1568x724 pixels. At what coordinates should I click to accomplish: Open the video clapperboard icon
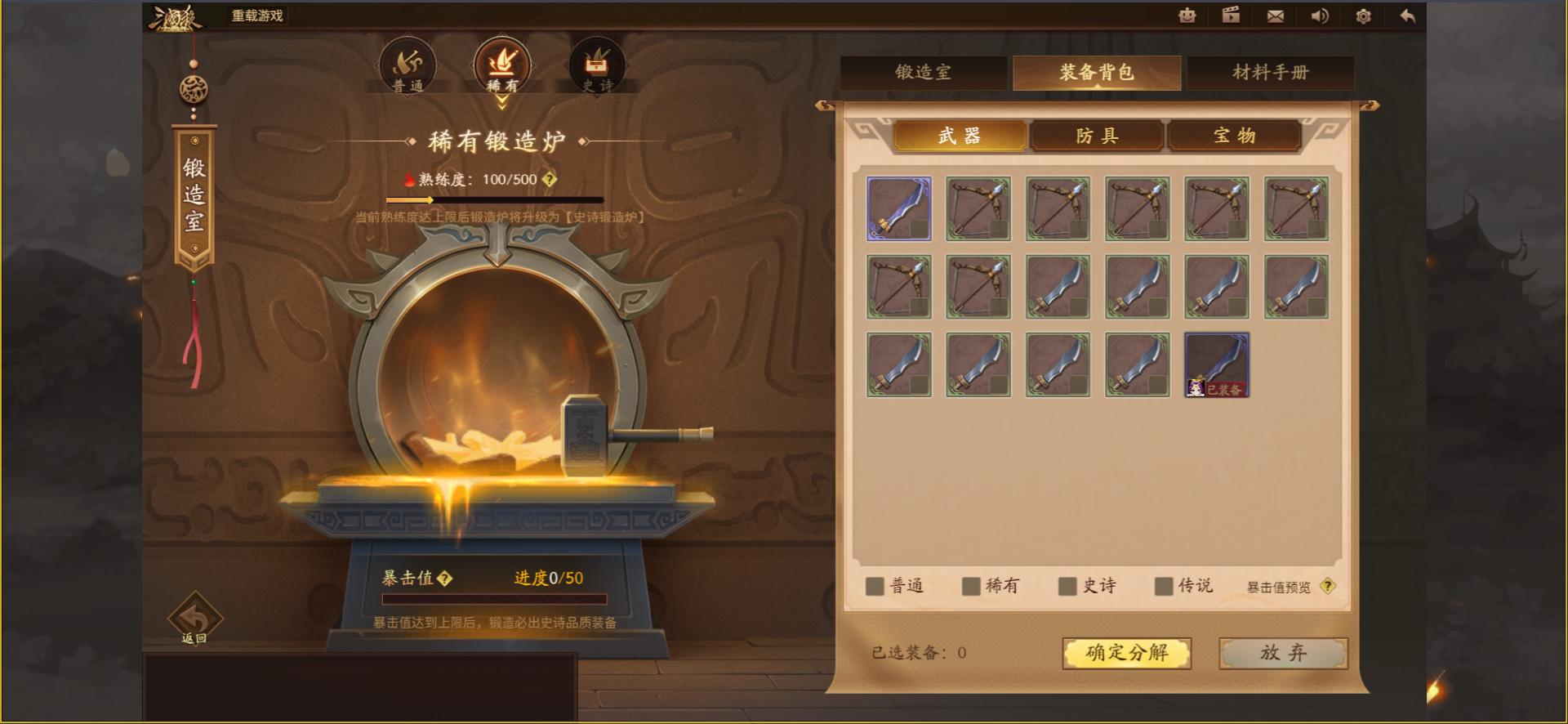(1231, 16)
